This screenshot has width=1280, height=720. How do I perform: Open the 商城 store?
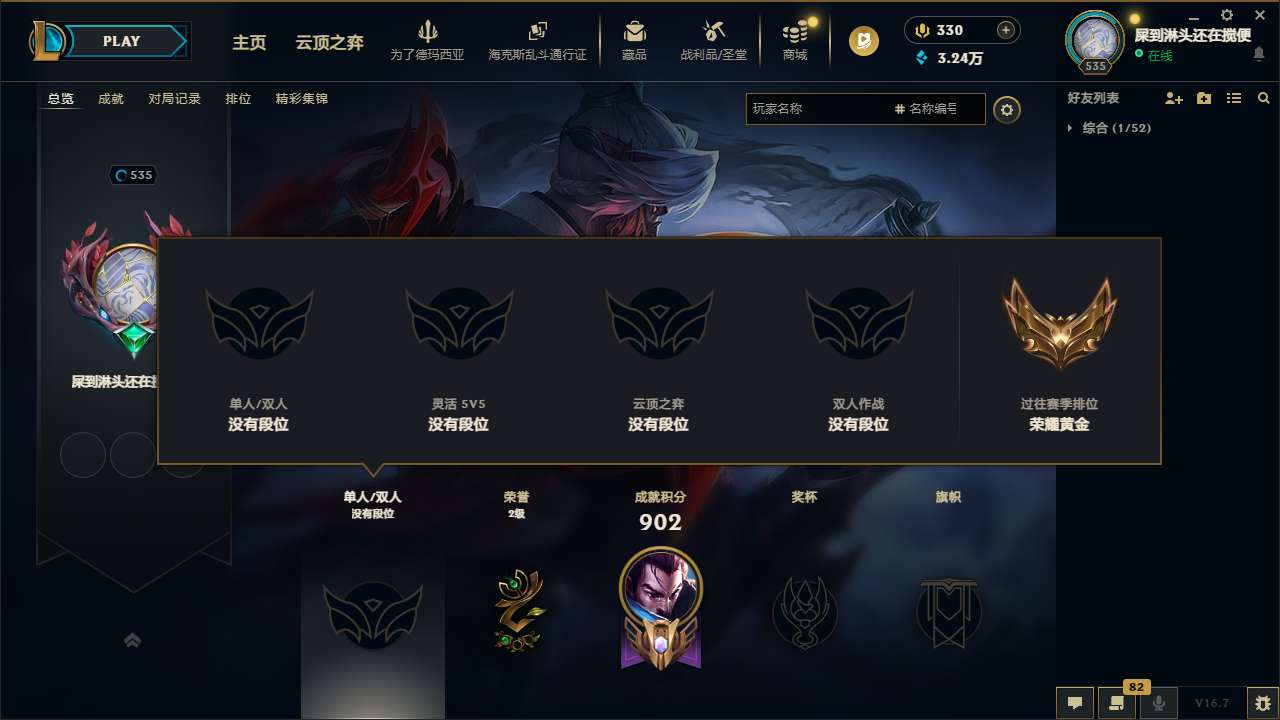point(795,40)
